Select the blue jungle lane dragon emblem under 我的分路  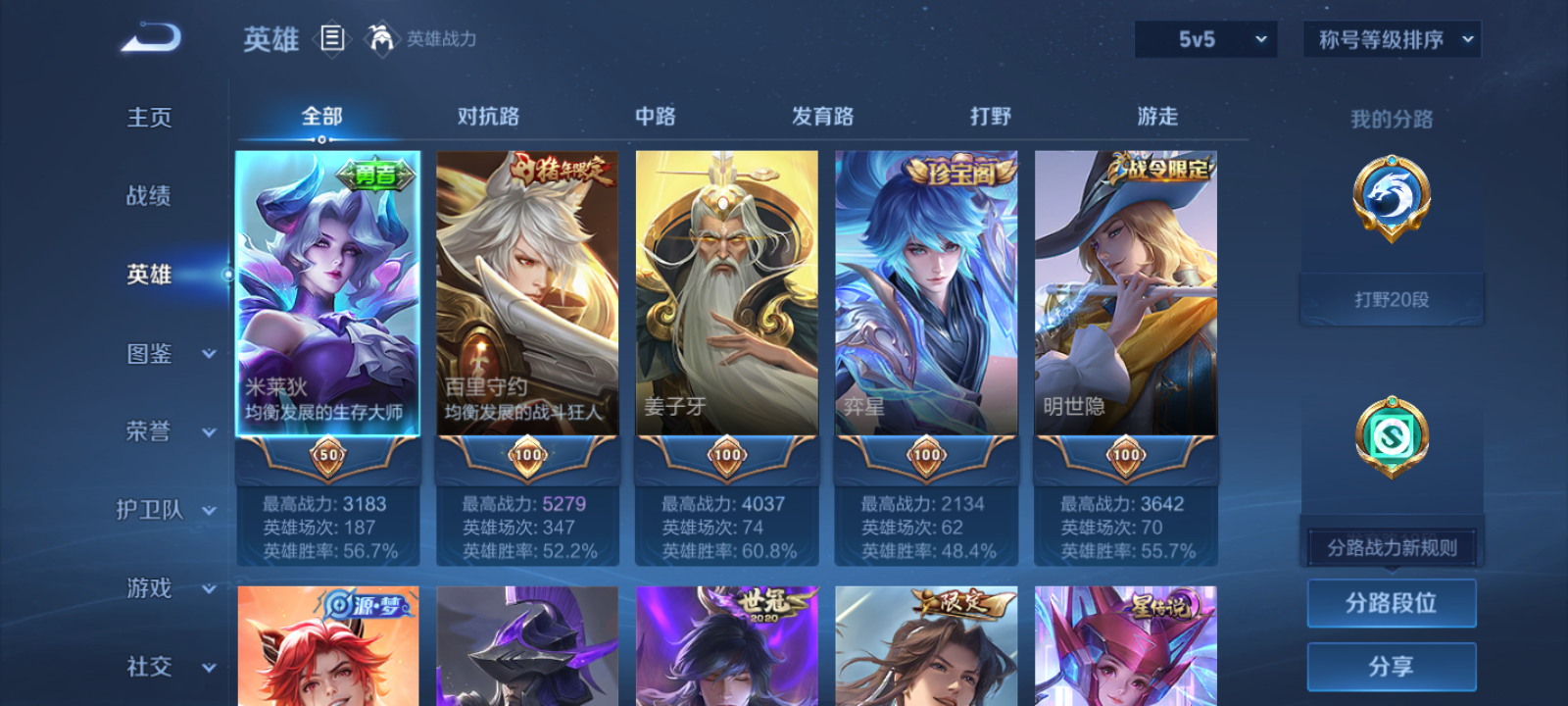click(1390, 201)
